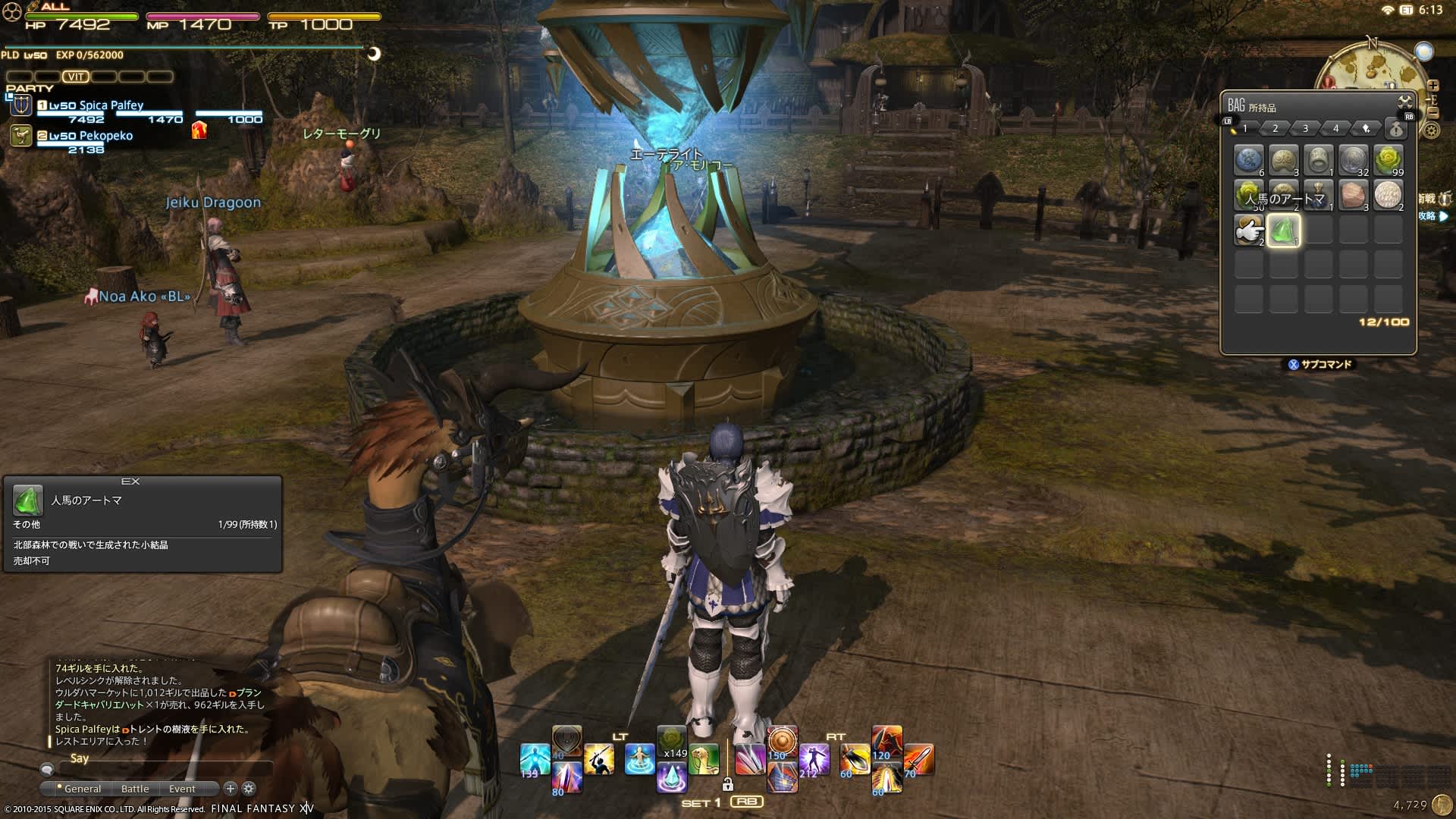Select the General chat tab
The image size is (1456, 819).
[82, 789]
